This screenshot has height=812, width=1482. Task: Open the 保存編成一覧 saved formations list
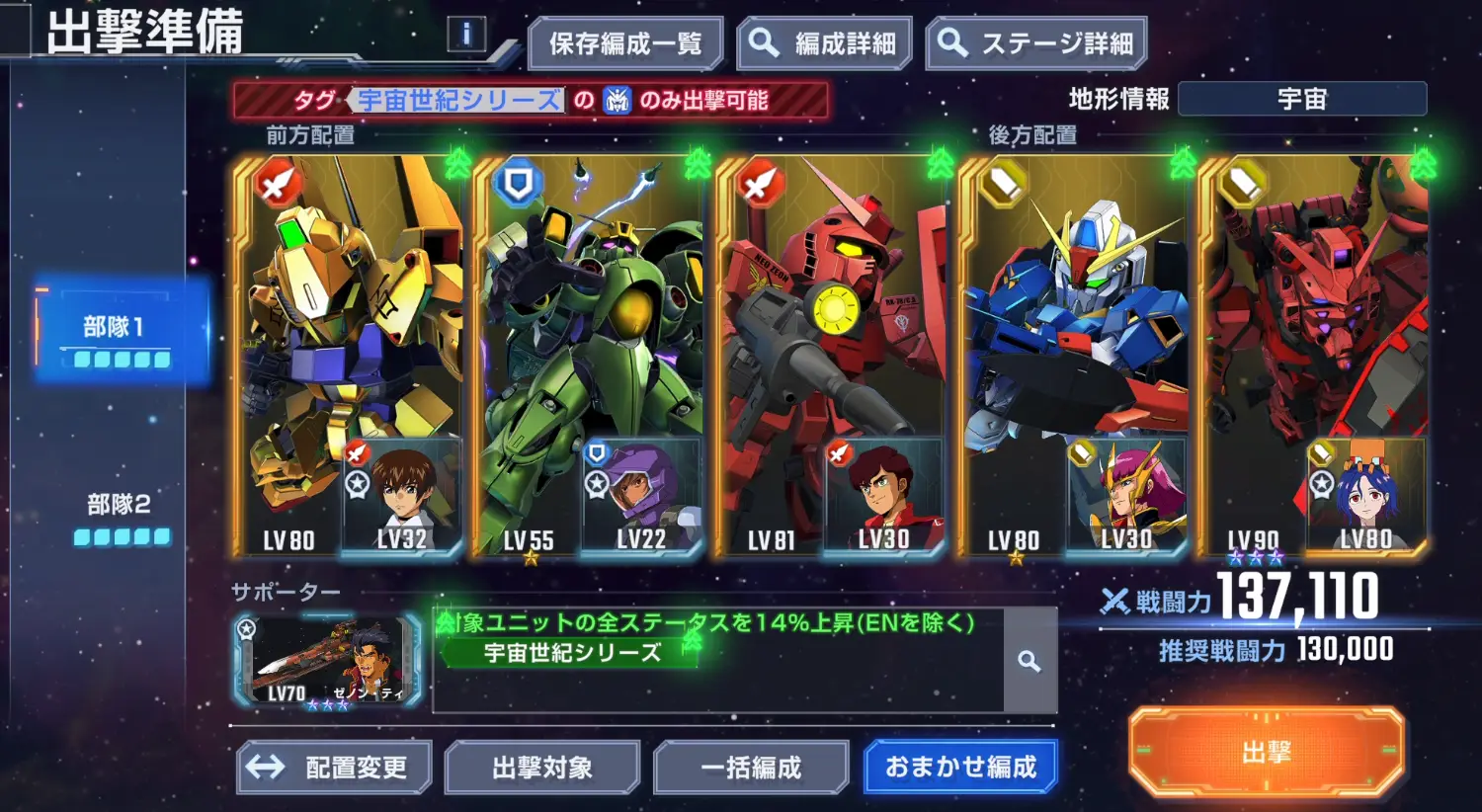click(626, 43)
